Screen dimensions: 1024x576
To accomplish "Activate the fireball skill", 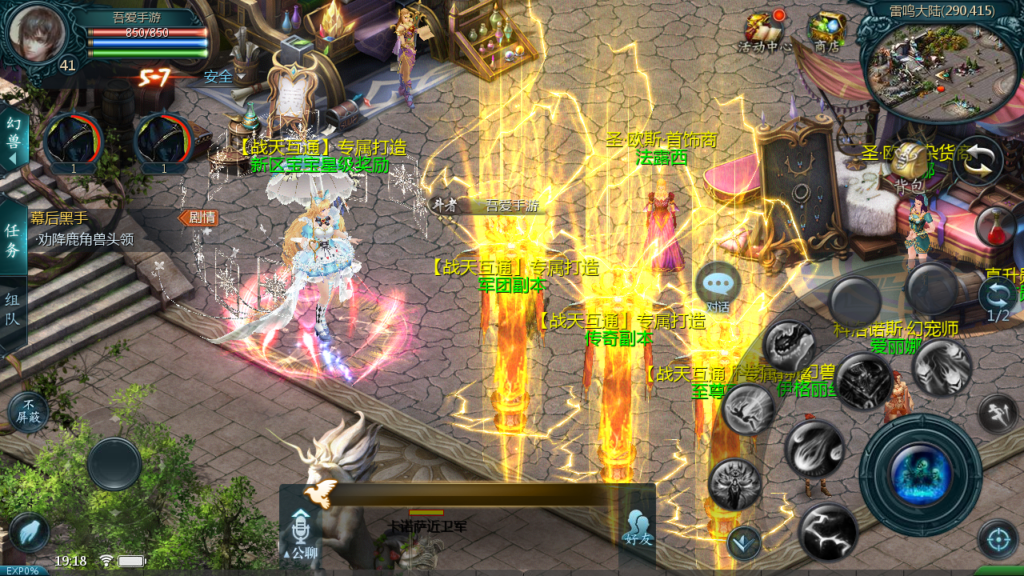I will [814, 448].
